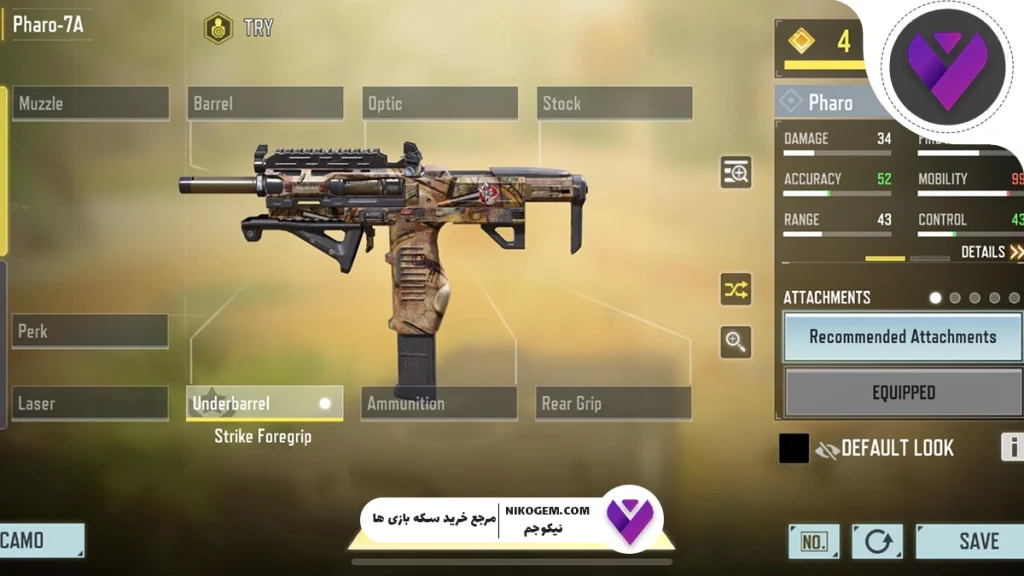Select the Barrel attachment slot
Image resolution: width=1024 pixels, height=576 pixels.
265,103
